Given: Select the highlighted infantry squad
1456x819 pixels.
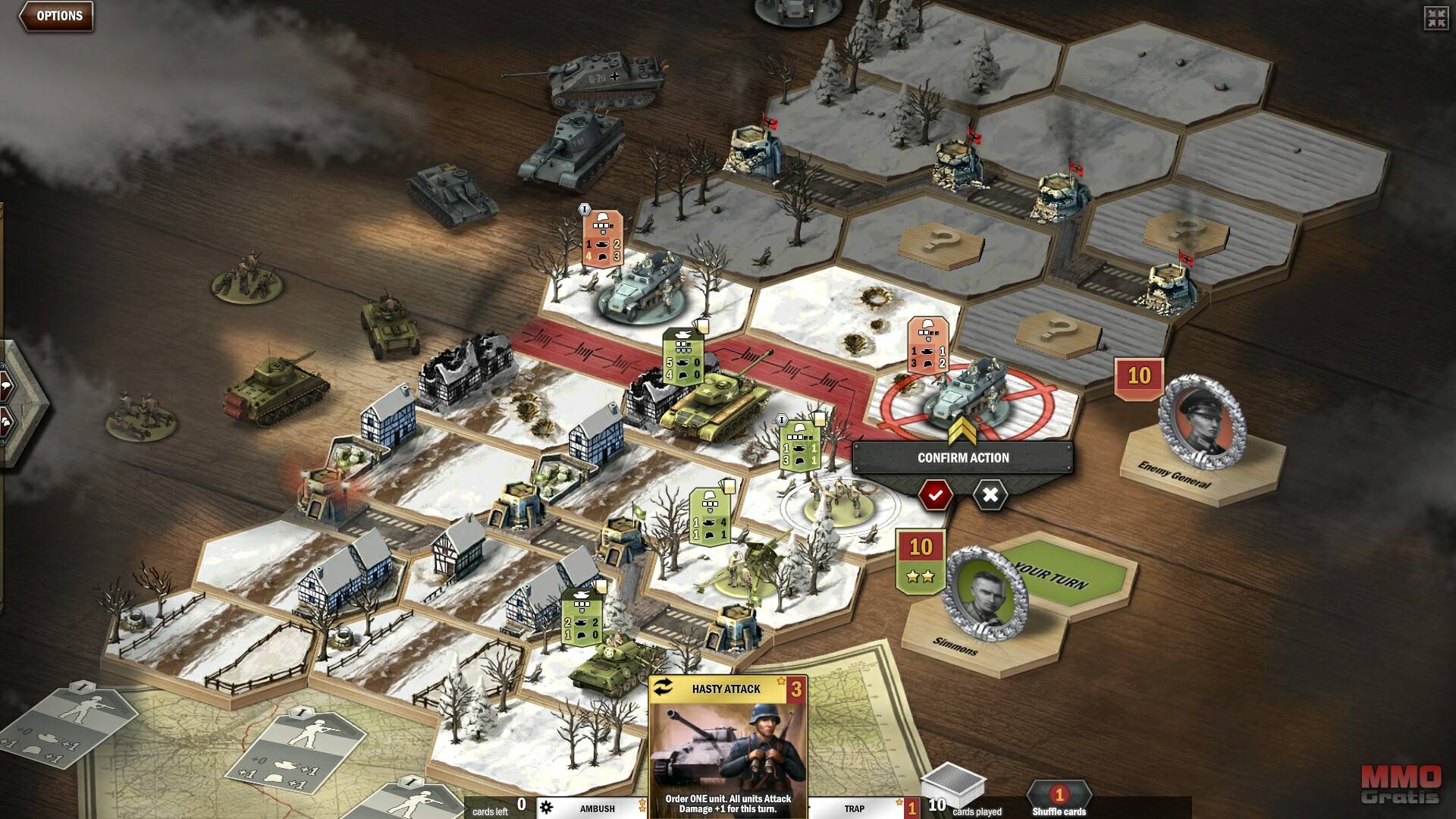Looking at the screenshot, I should (x=833, y=499).
